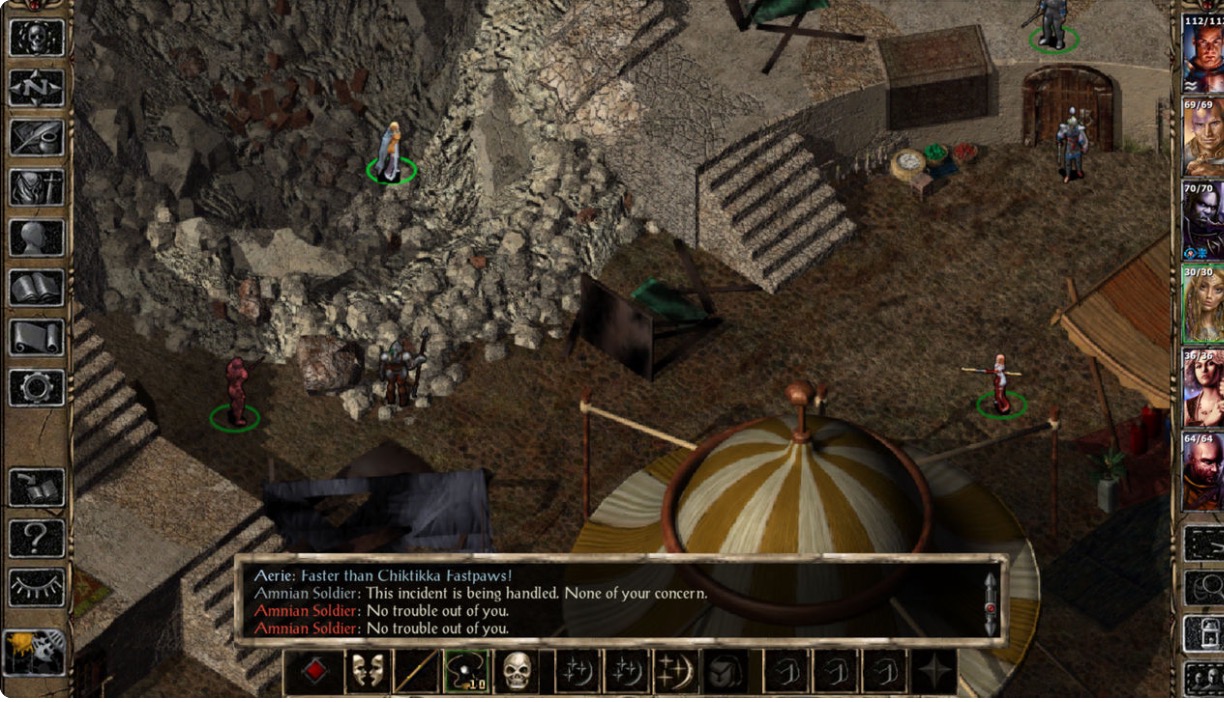
Task: Select the party portrait showing 30/30 health
Action: pos(1202,304)
